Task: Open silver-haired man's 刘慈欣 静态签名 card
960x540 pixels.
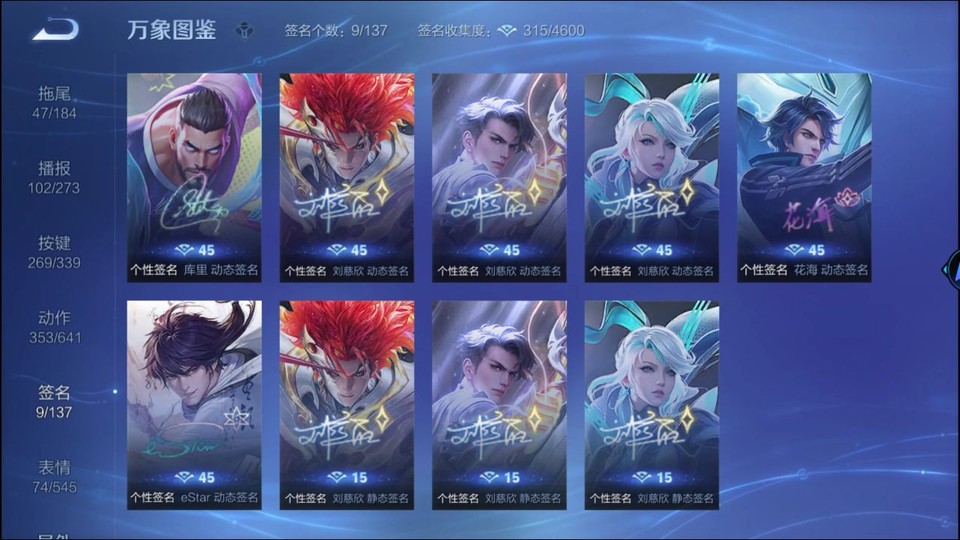Action: point(499,404)
